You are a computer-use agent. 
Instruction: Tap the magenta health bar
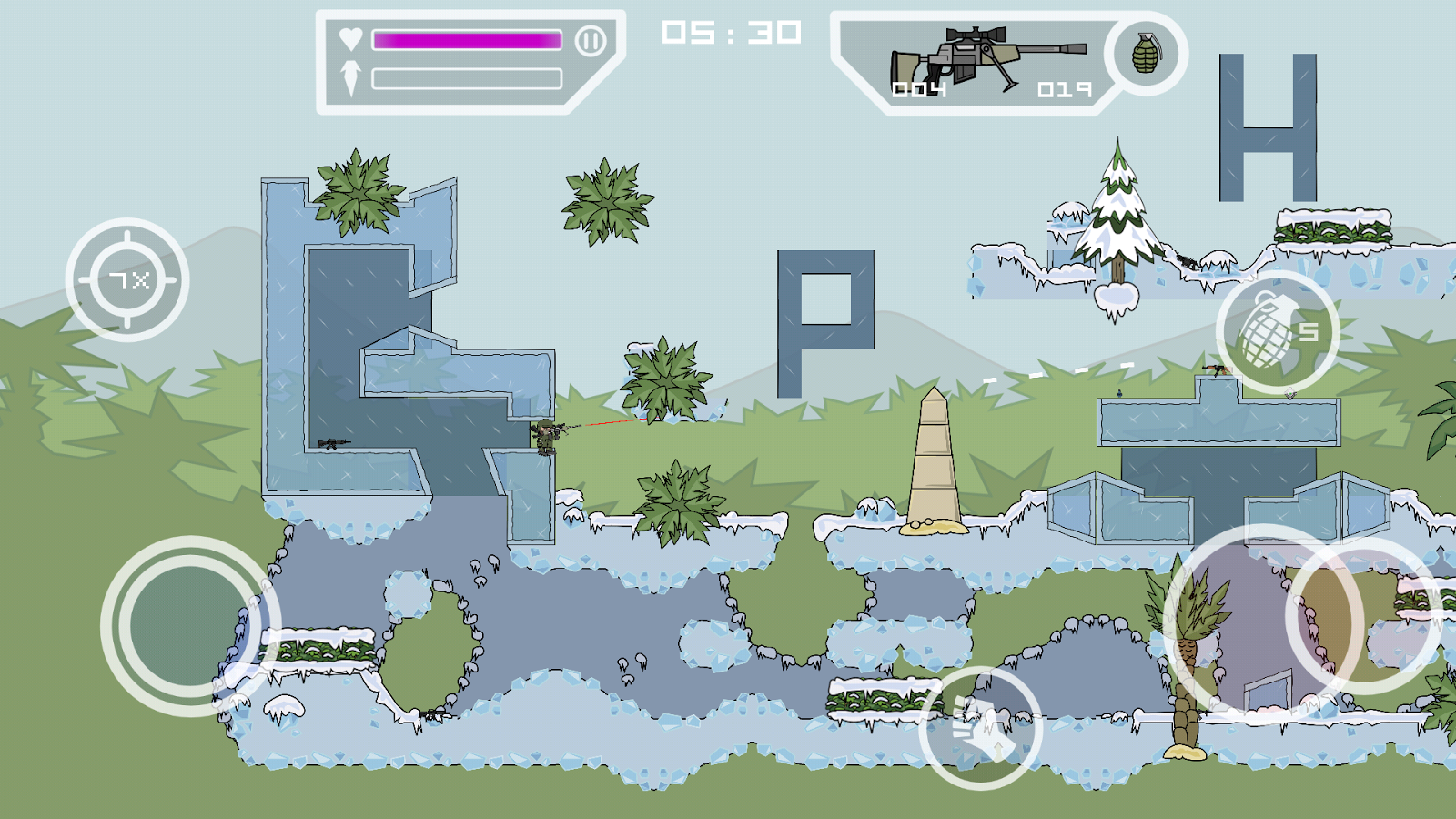469,40
